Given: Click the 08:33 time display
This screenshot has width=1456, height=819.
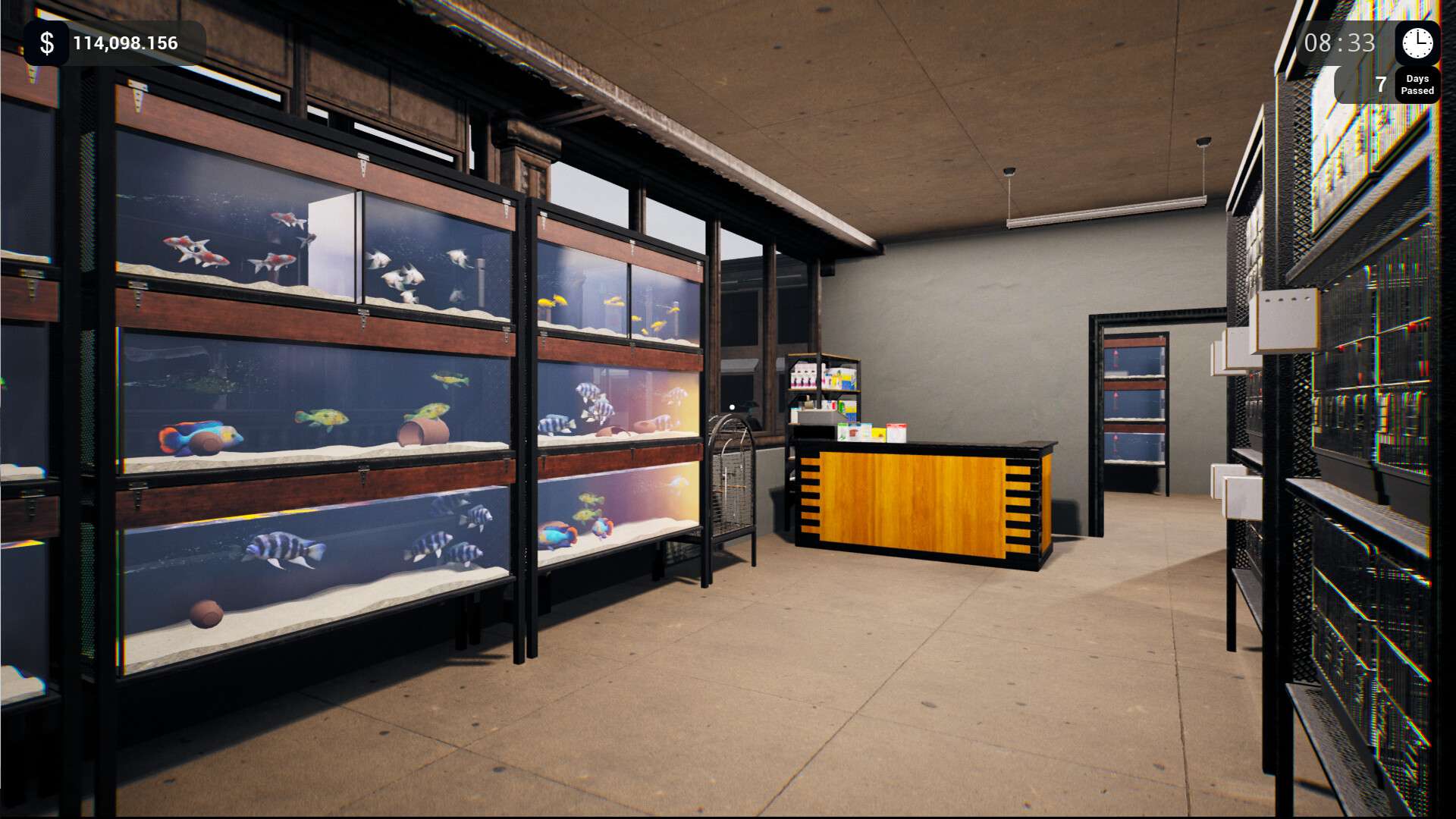Looking at the screenshot, I should coord(1338,44).
